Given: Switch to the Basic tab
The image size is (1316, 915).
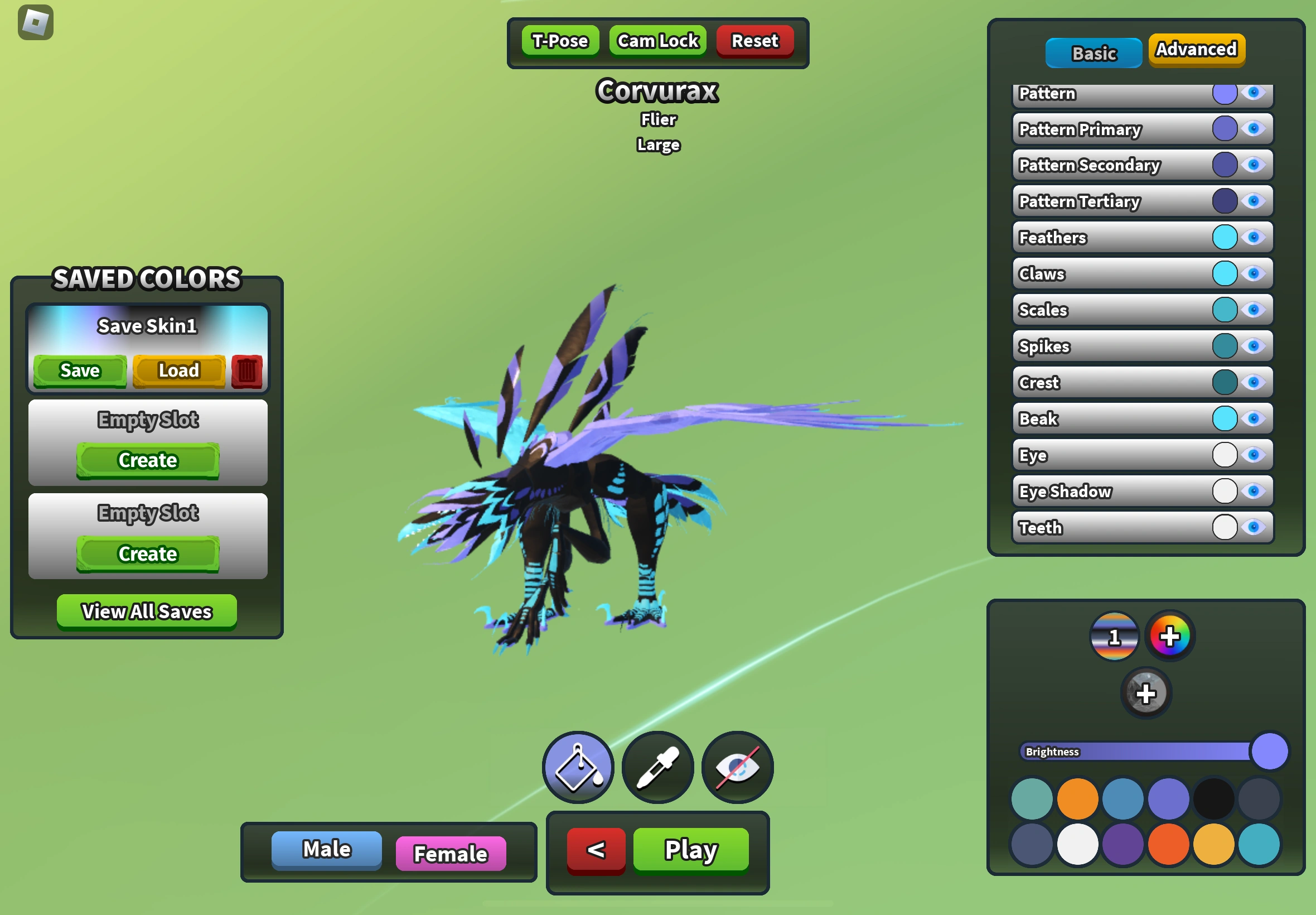Looking at the screenshot, I should (1093, 53).
